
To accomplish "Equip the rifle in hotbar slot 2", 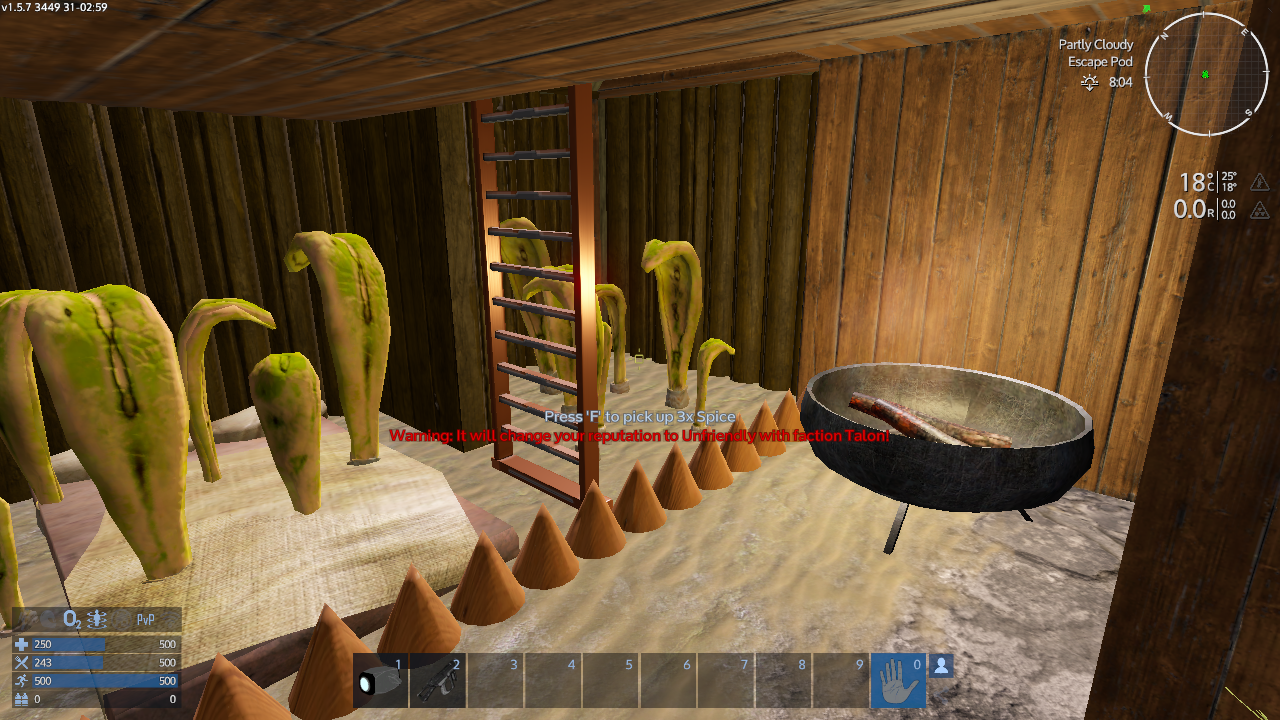I will coord(437,680).
